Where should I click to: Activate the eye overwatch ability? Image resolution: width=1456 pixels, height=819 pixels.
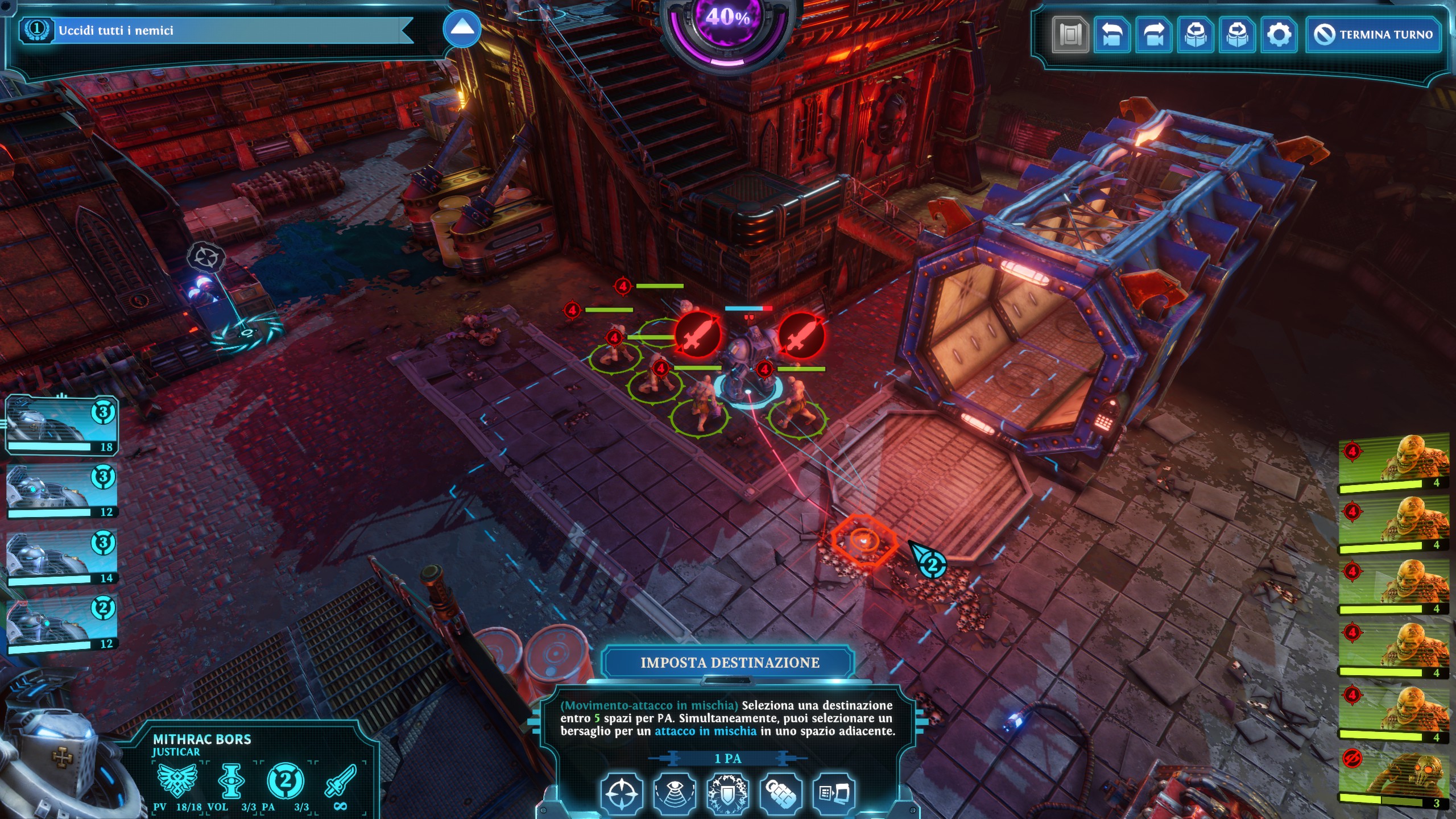point(675,792)
